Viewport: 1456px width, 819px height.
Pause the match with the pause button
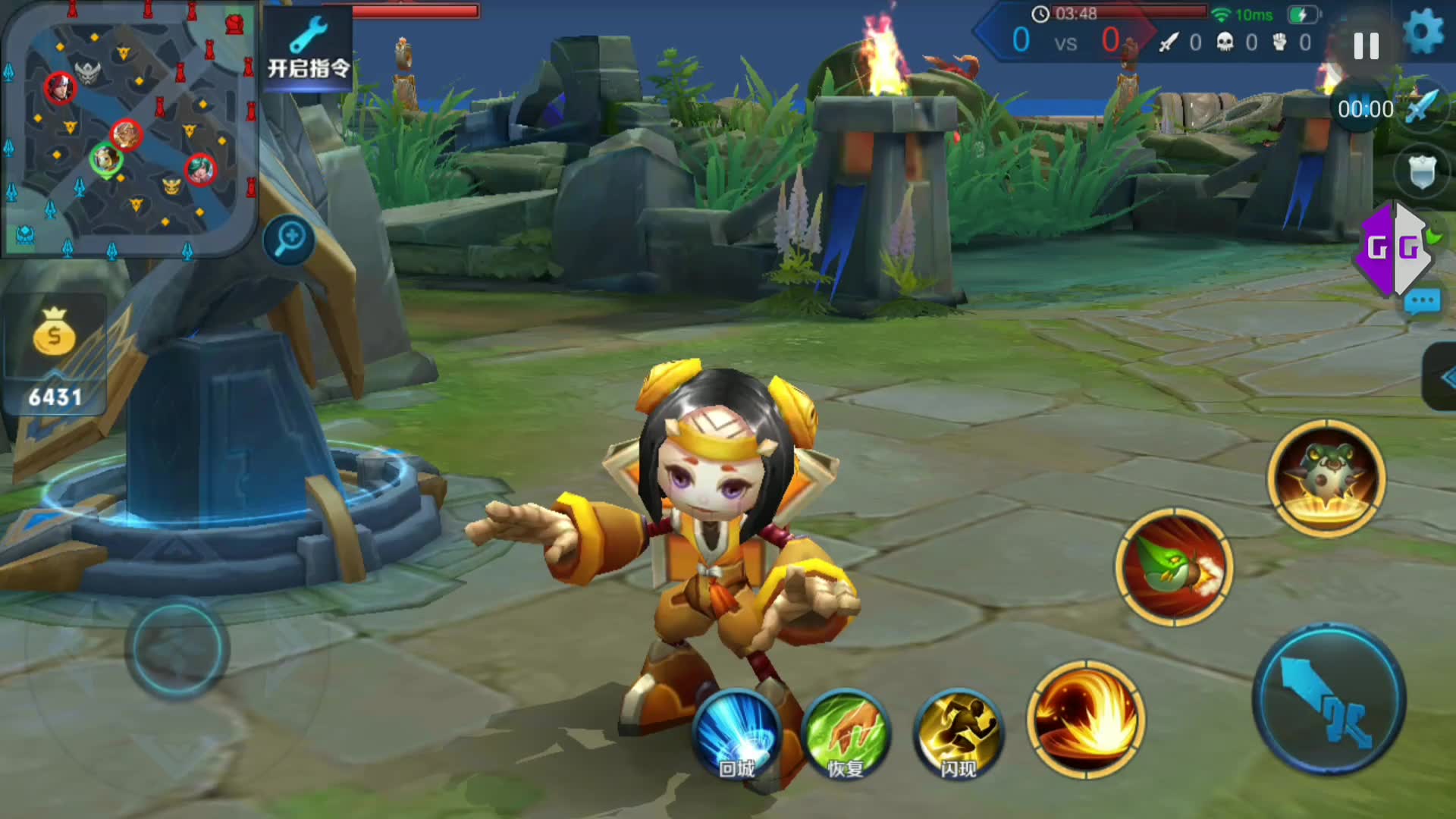click(1366, 46)
